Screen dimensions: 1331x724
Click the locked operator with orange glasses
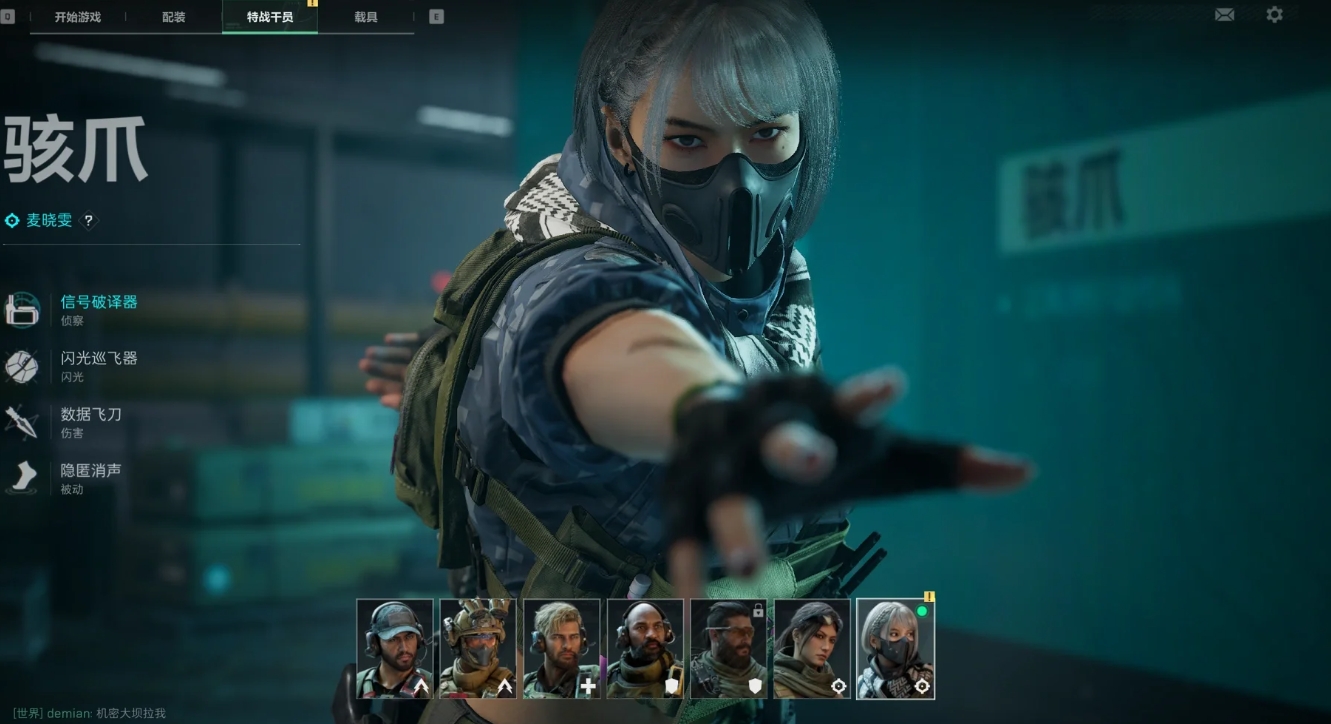728,648
